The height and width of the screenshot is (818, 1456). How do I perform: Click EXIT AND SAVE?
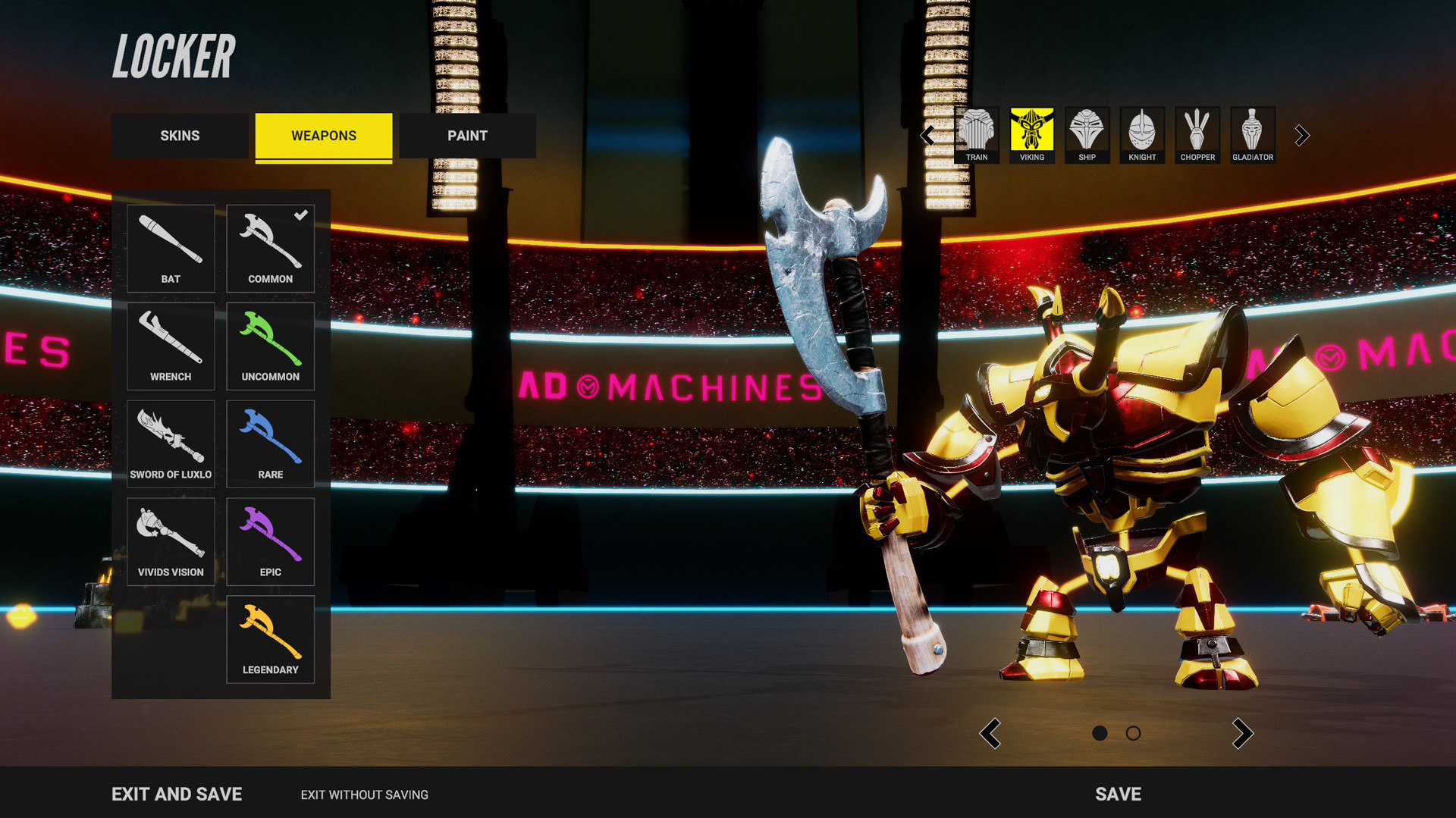pyautogui.click(x=177, y=794)
